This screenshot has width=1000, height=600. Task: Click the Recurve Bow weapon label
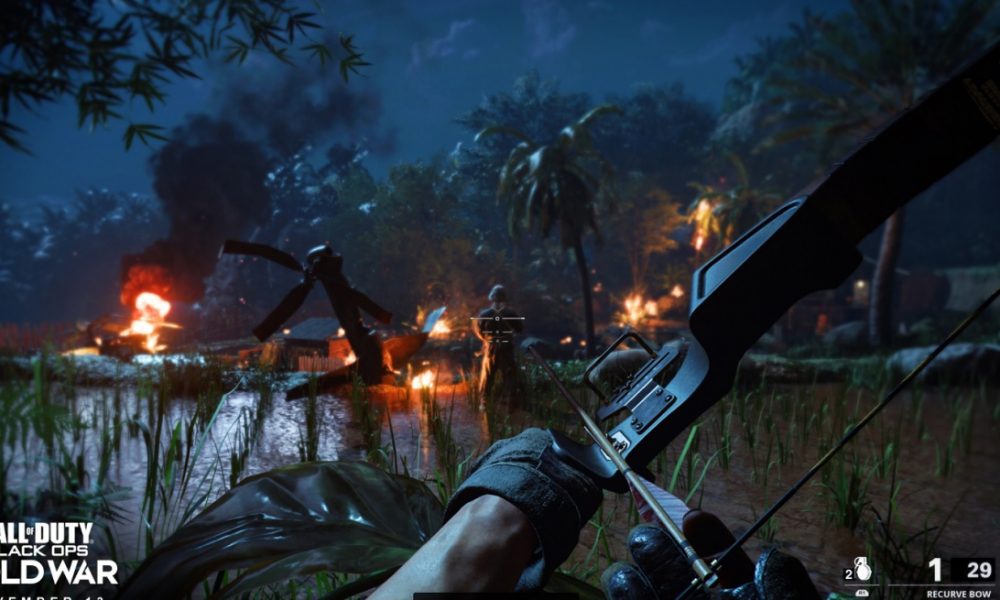(x=957, y=593)
